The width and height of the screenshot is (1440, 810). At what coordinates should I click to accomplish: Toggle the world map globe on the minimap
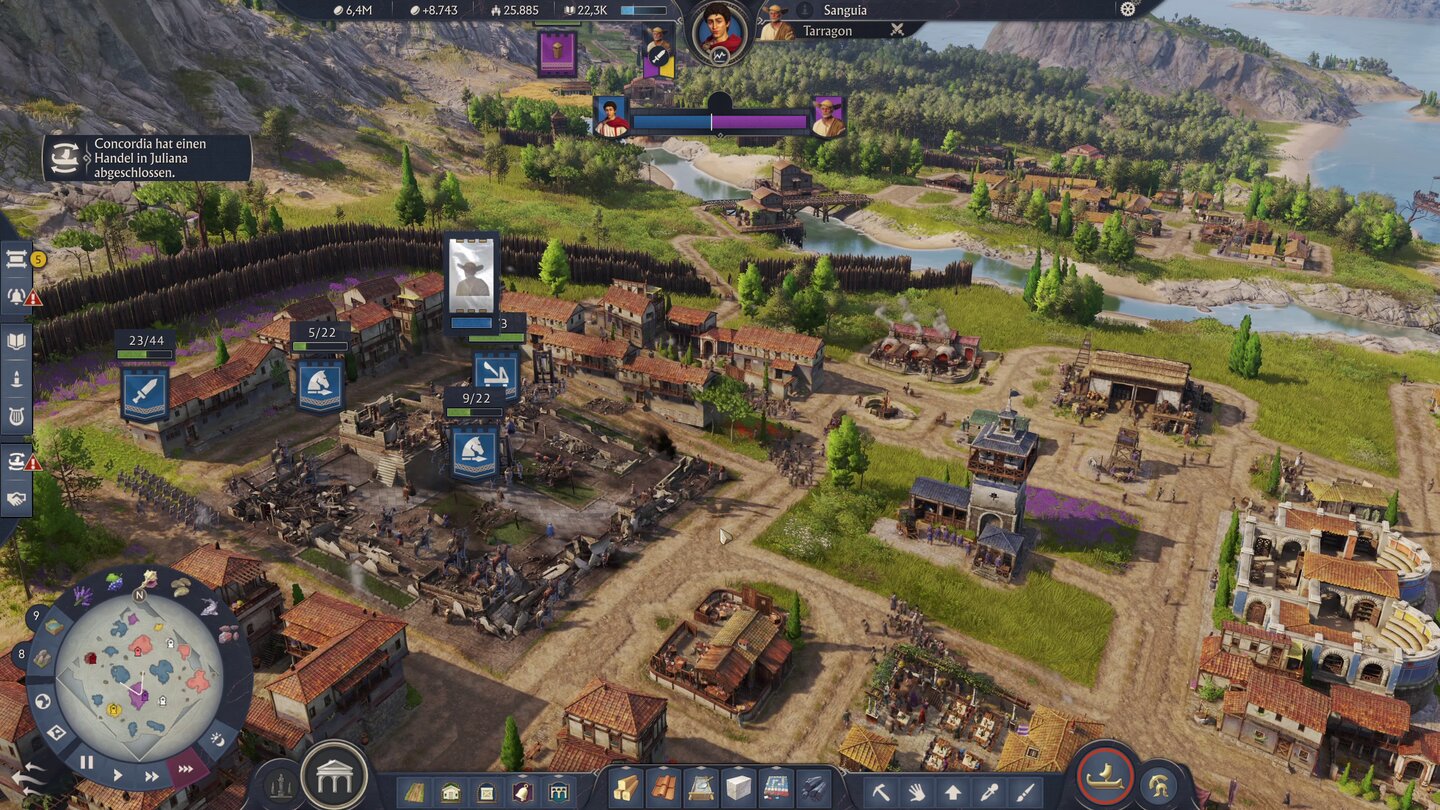42,701
